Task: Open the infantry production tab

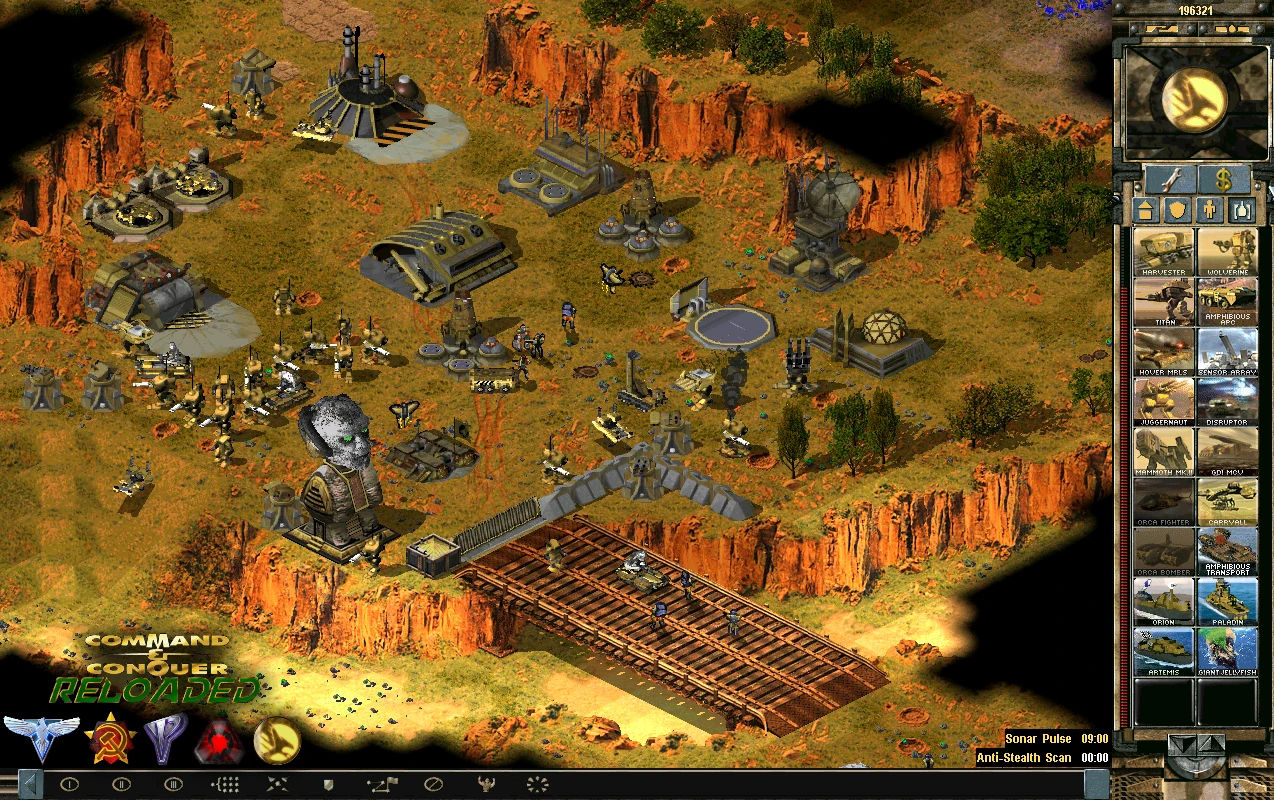Action: tap(1209, 211)
